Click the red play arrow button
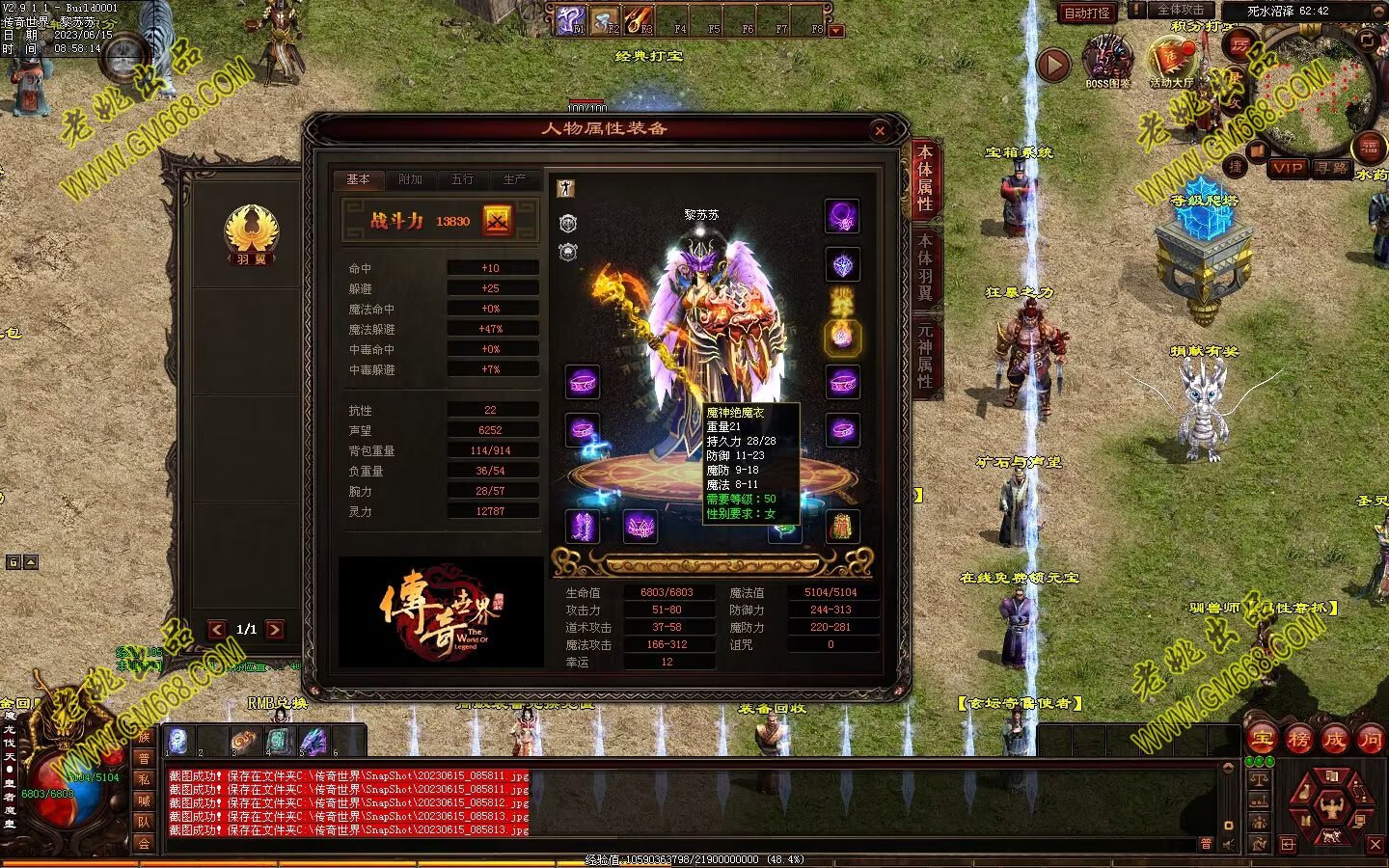 [x=1053, y=65]
